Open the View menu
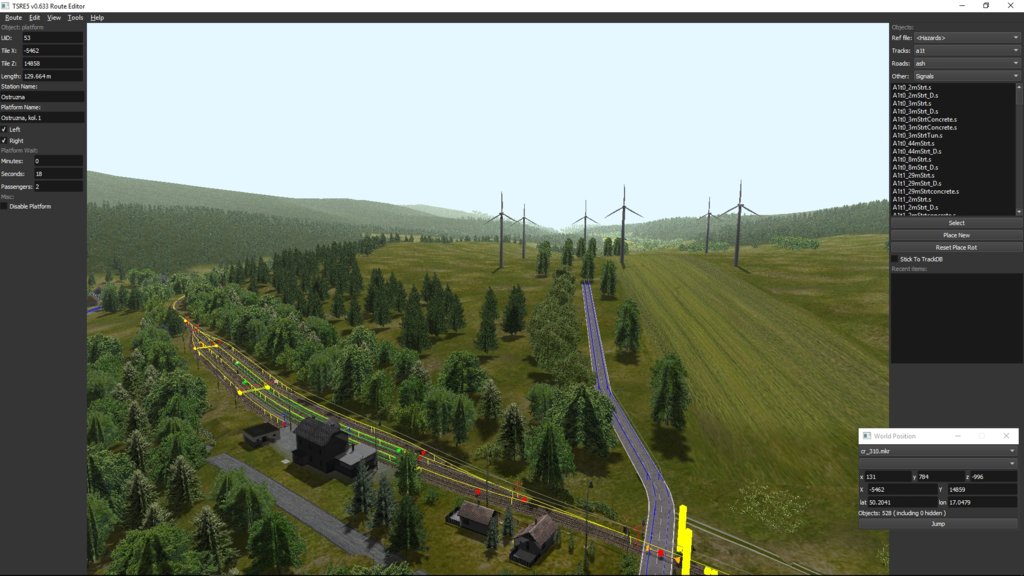The height and width of the screenshot is (576, 1024). point(54,17)
